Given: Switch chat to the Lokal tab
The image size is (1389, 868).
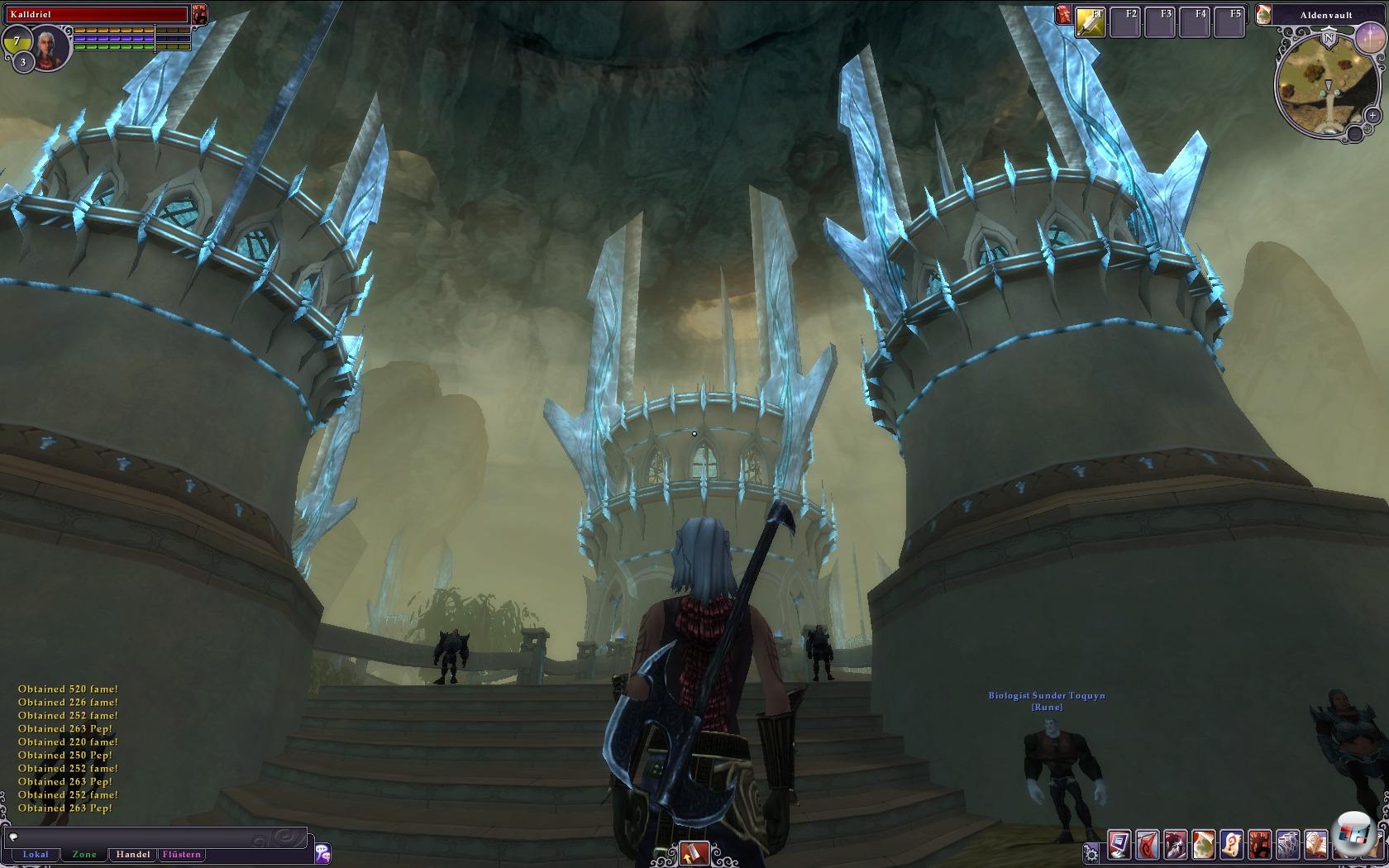Looking at the screenshot, I should tap(36, 855).
